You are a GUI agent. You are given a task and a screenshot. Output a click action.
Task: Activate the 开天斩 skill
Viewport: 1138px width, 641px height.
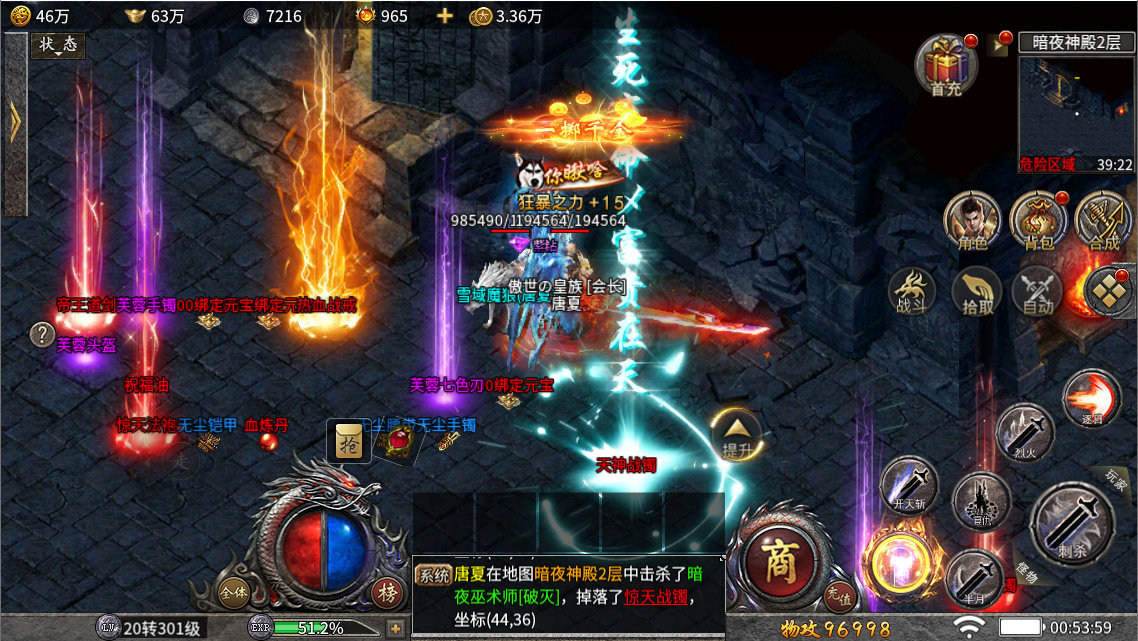pyautogui.click(x=908, y=486)
